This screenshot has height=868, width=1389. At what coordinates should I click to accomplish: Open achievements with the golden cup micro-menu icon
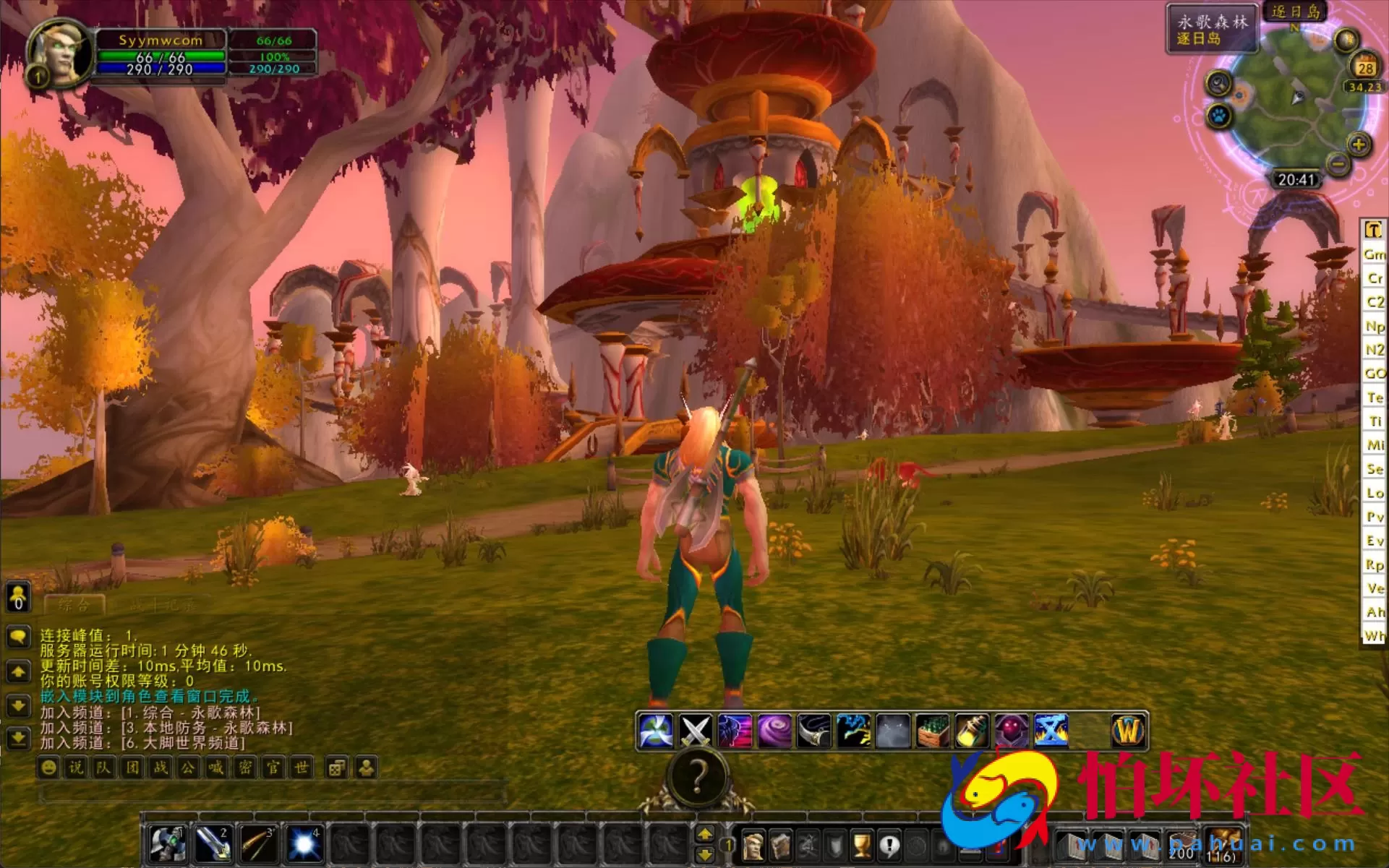(x=860, y=843)
